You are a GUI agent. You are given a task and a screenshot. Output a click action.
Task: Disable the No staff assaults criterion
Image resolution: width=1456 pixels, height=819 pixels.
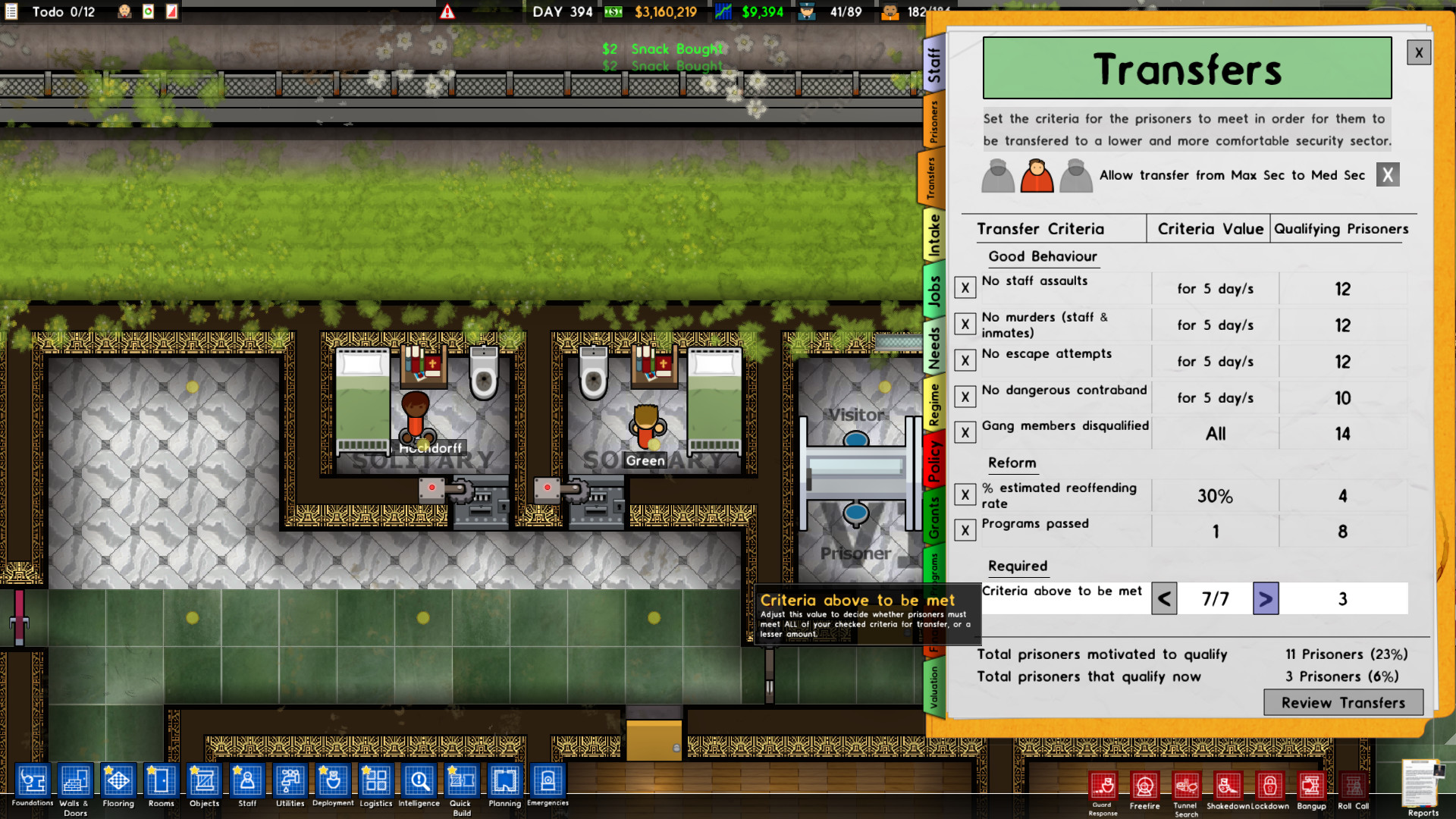[x=965, y=287]
